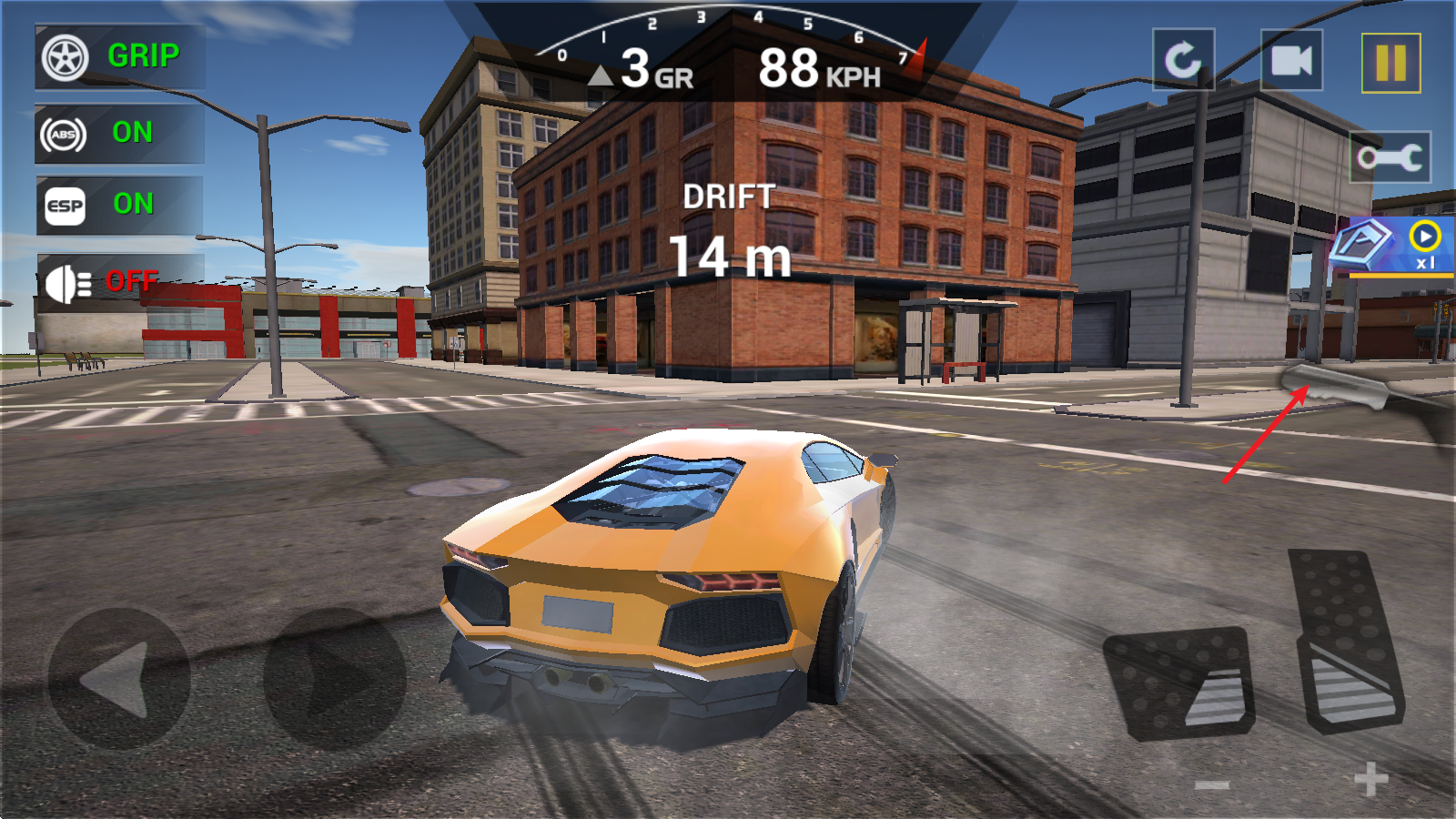Screen dimensions: 1456x819
Task: Turn on the headlights toggle
Action: pyautogui.click(x=119, y=282)
